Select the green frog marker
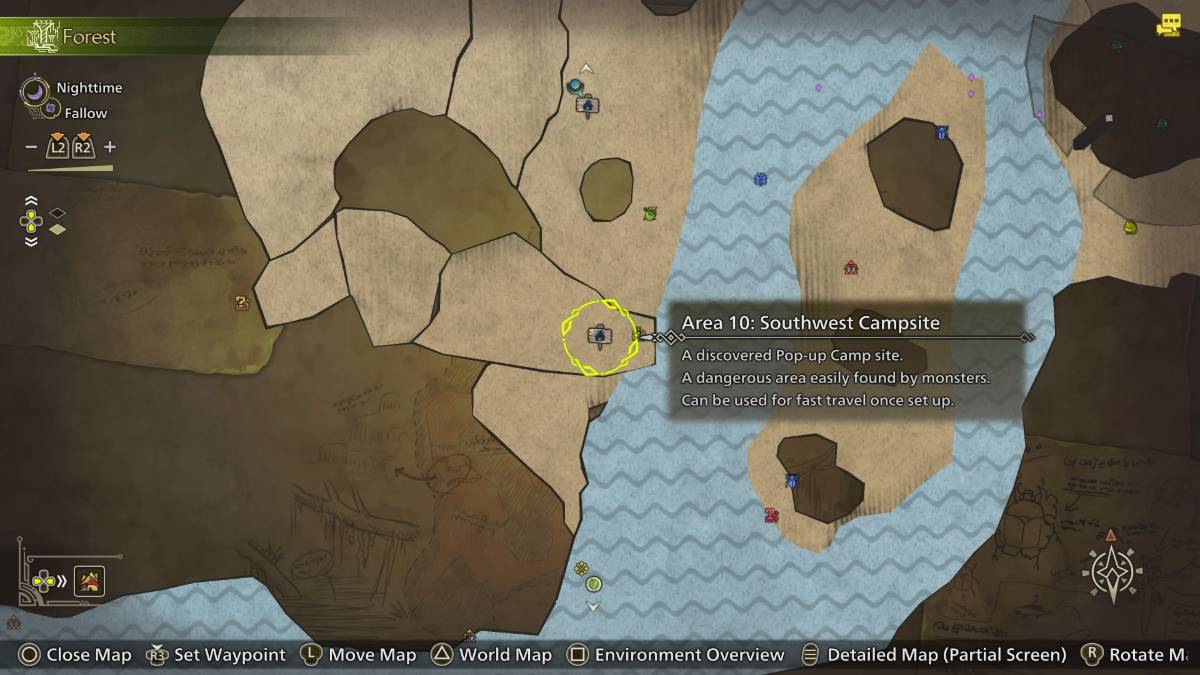The width and height of the screenshot is (1200, 675). [x=650, y=213]
